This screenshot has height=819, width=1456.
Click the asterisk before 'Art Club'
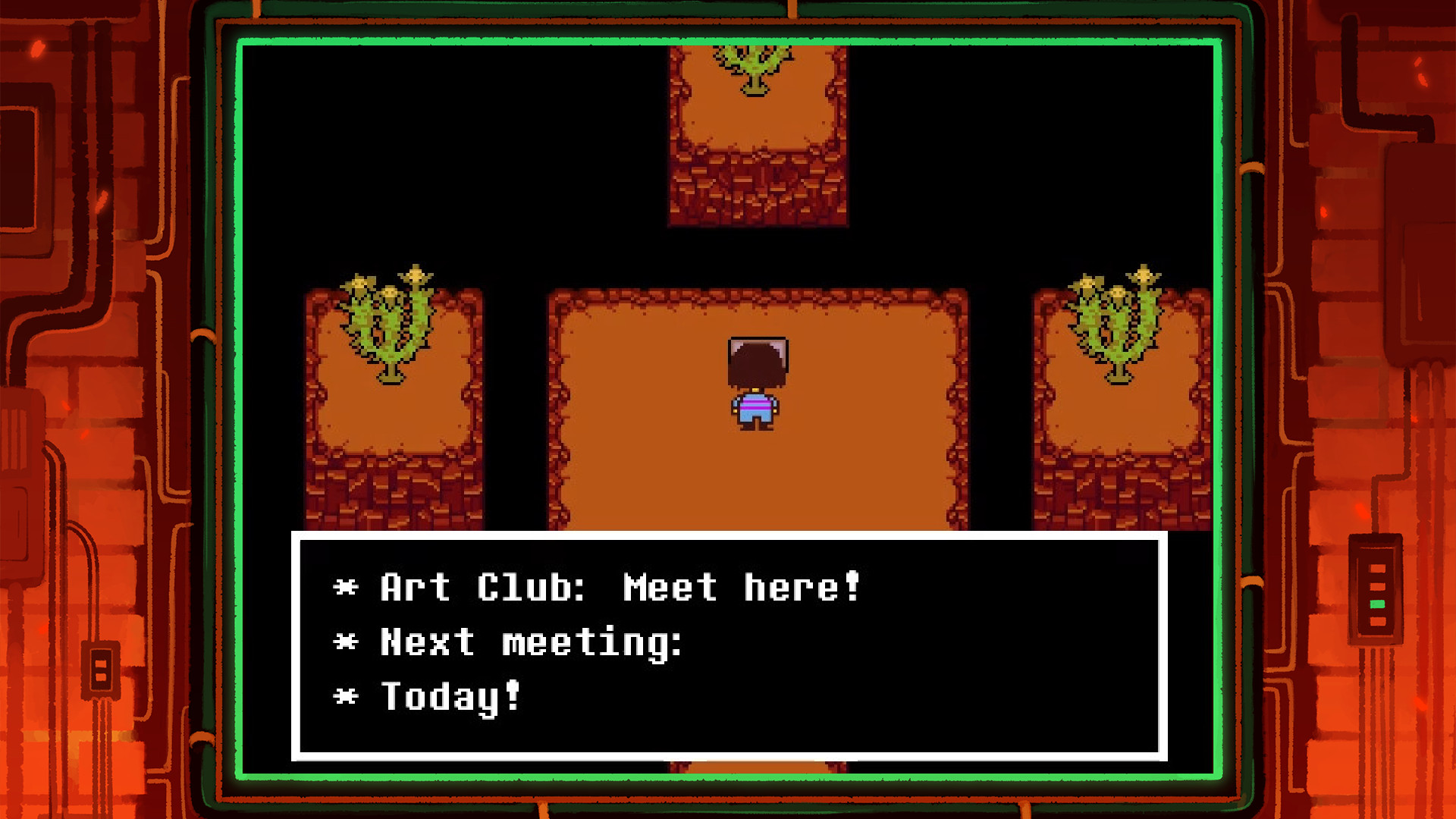(x=347, y=586)
